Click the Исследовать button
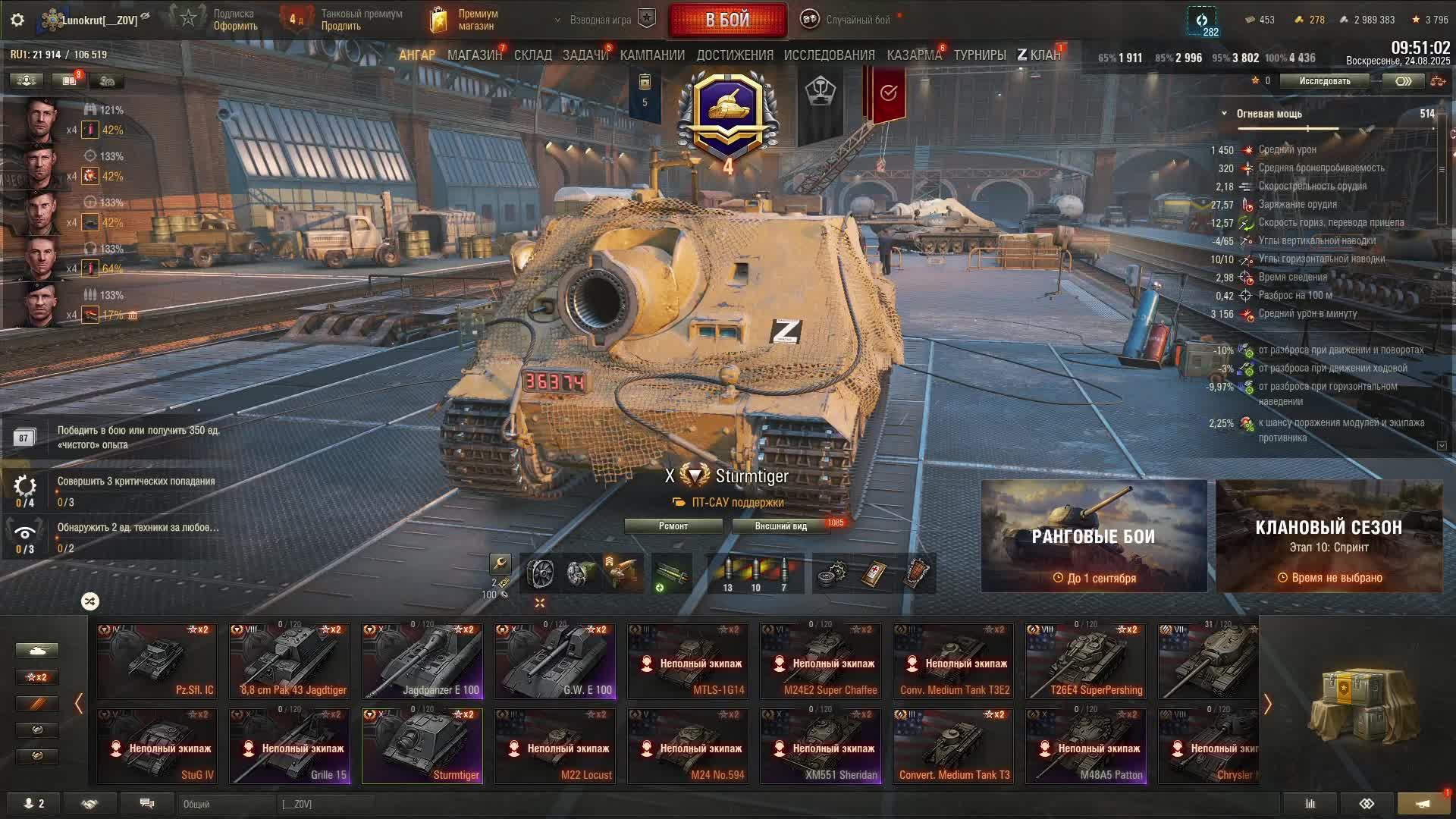 pos(1324,81)
